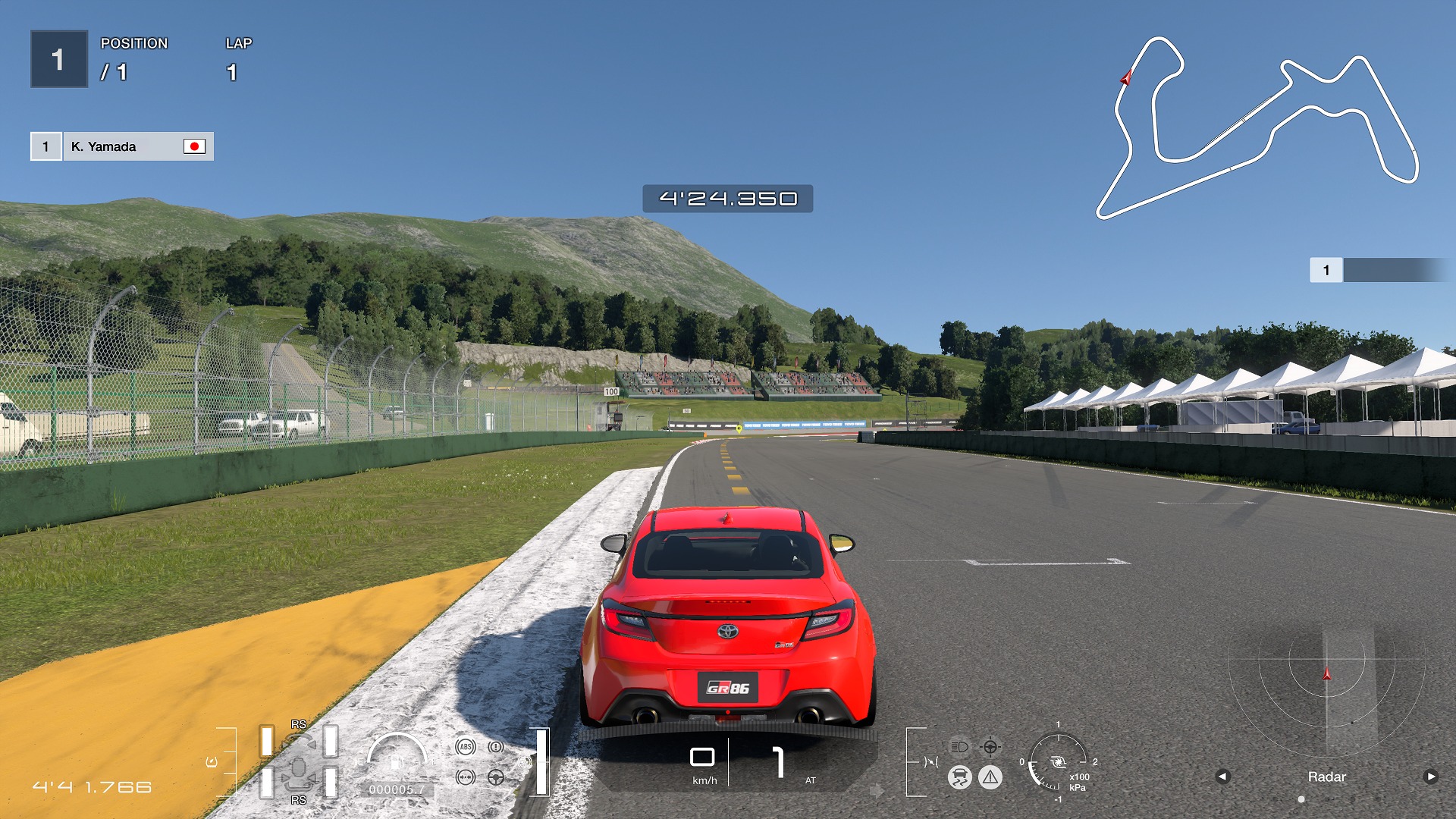Click the steering wheel crosshair icon

point(990,747)
